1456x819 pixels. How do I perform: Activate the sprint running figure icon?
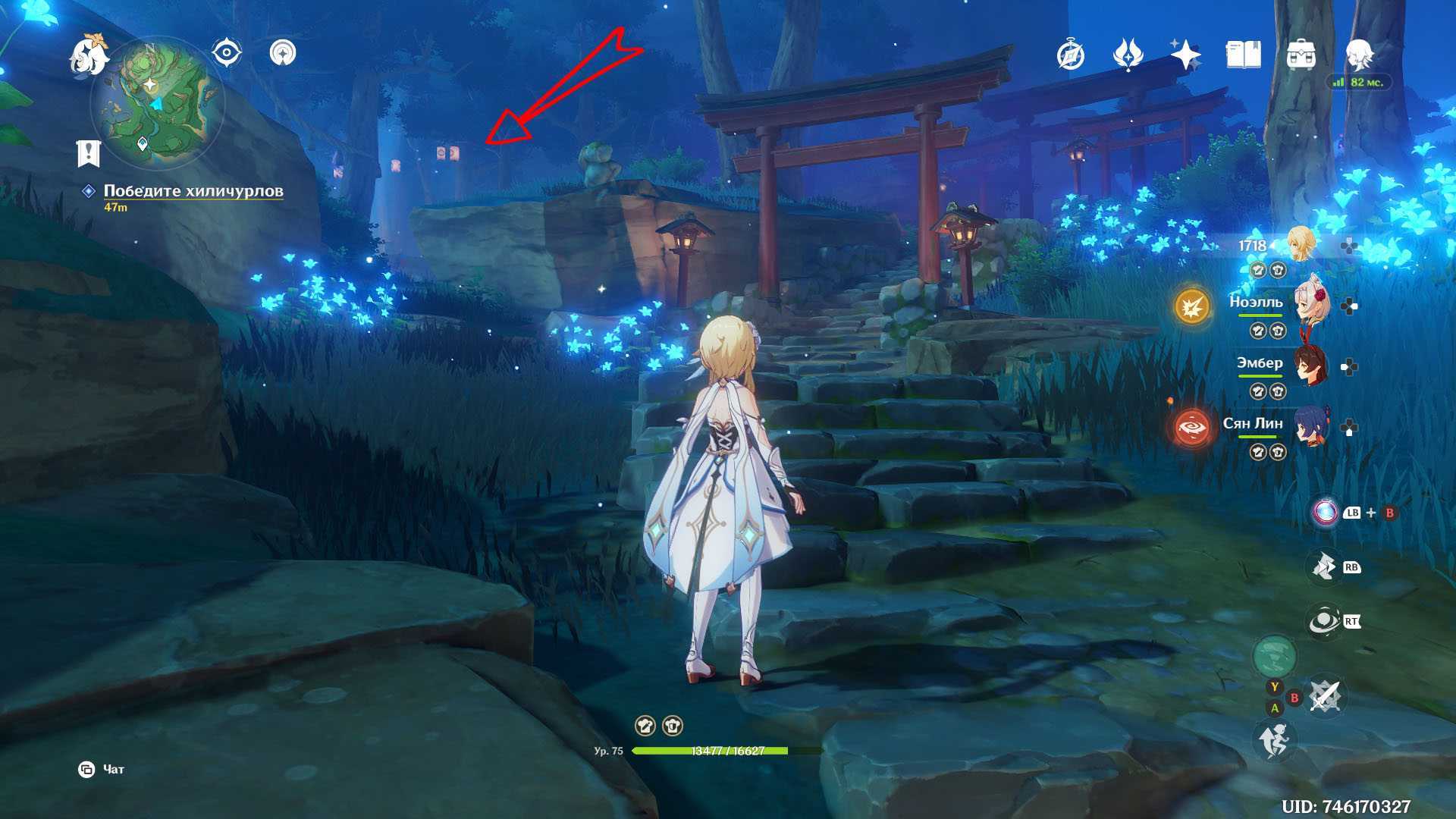1274,739
